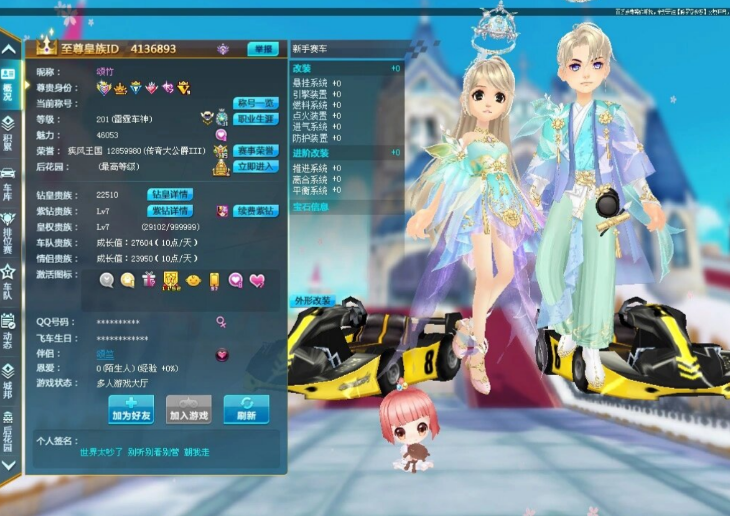Open the 车库 garage tab
730x516 pixels.
click(8, 181)
